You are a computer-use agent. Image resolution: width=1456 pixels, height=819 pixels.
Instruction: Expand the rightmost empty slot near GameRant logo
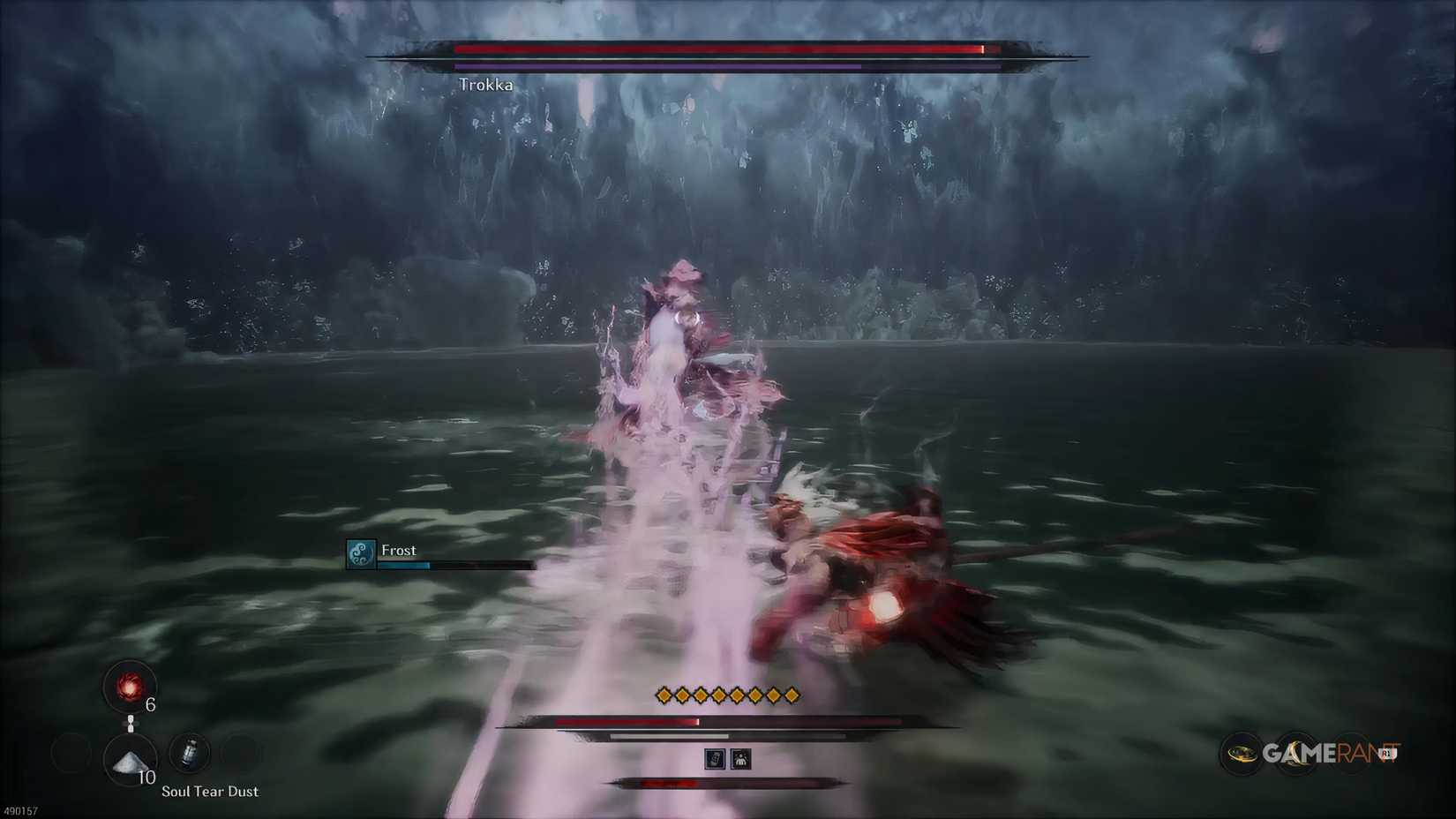click(1352, 753)
